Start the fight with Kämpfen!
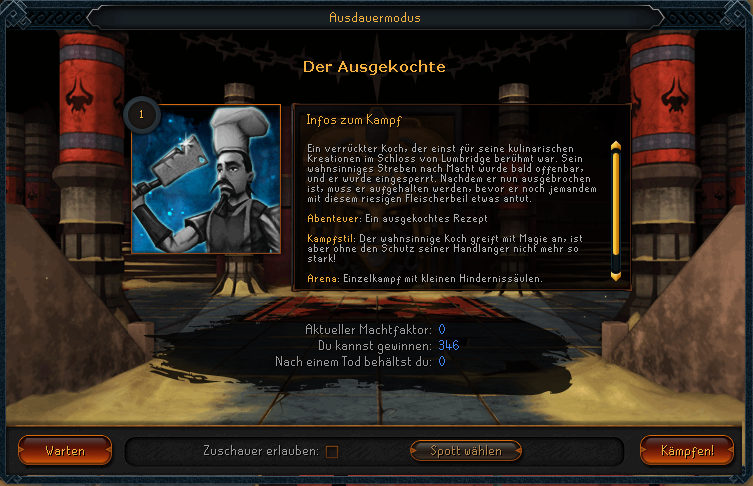This screenshot has width=753, height=486. coord(687,450)
